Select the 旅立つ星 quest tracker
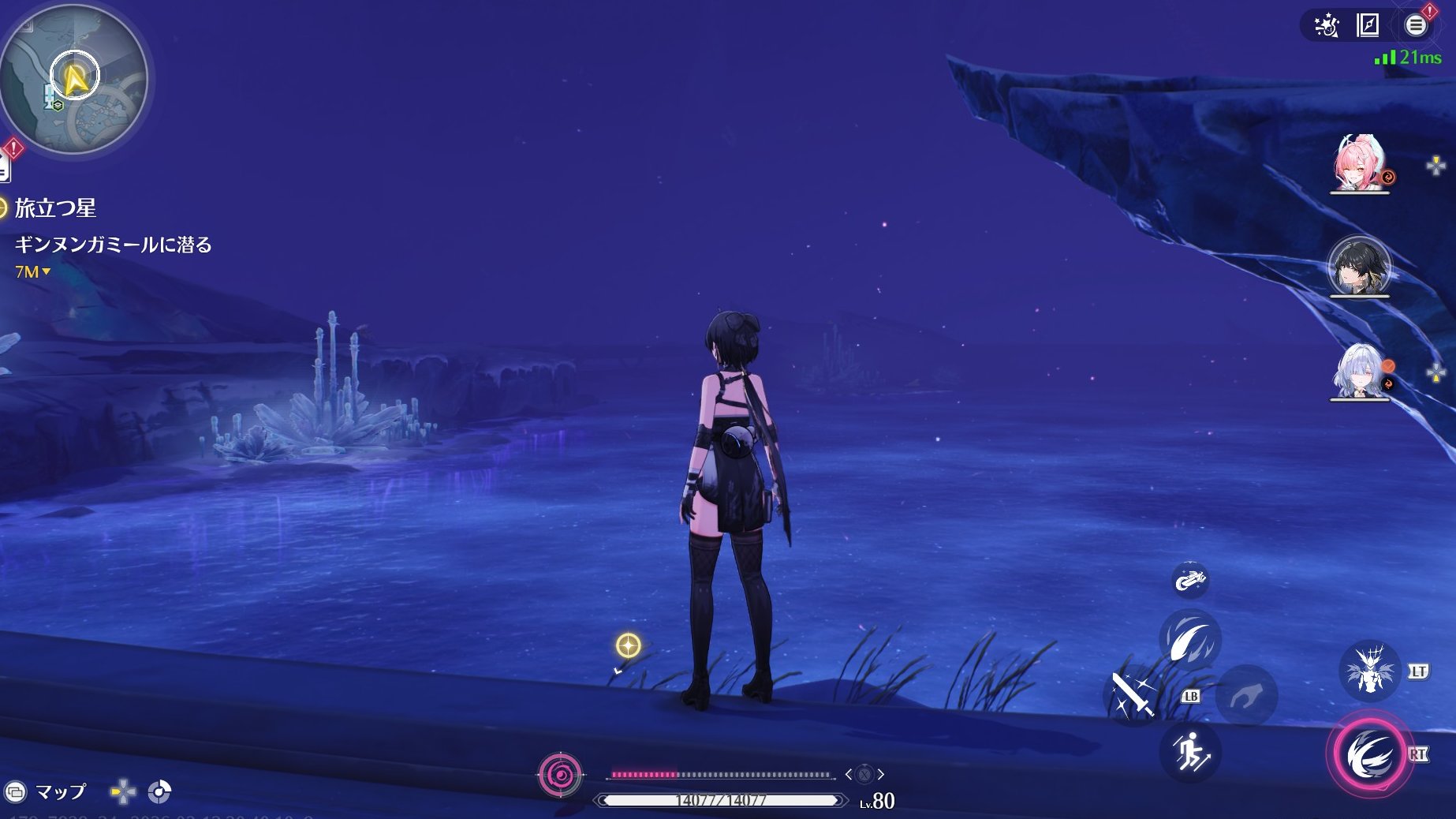1456x819 pixels. tap(55, 208)
